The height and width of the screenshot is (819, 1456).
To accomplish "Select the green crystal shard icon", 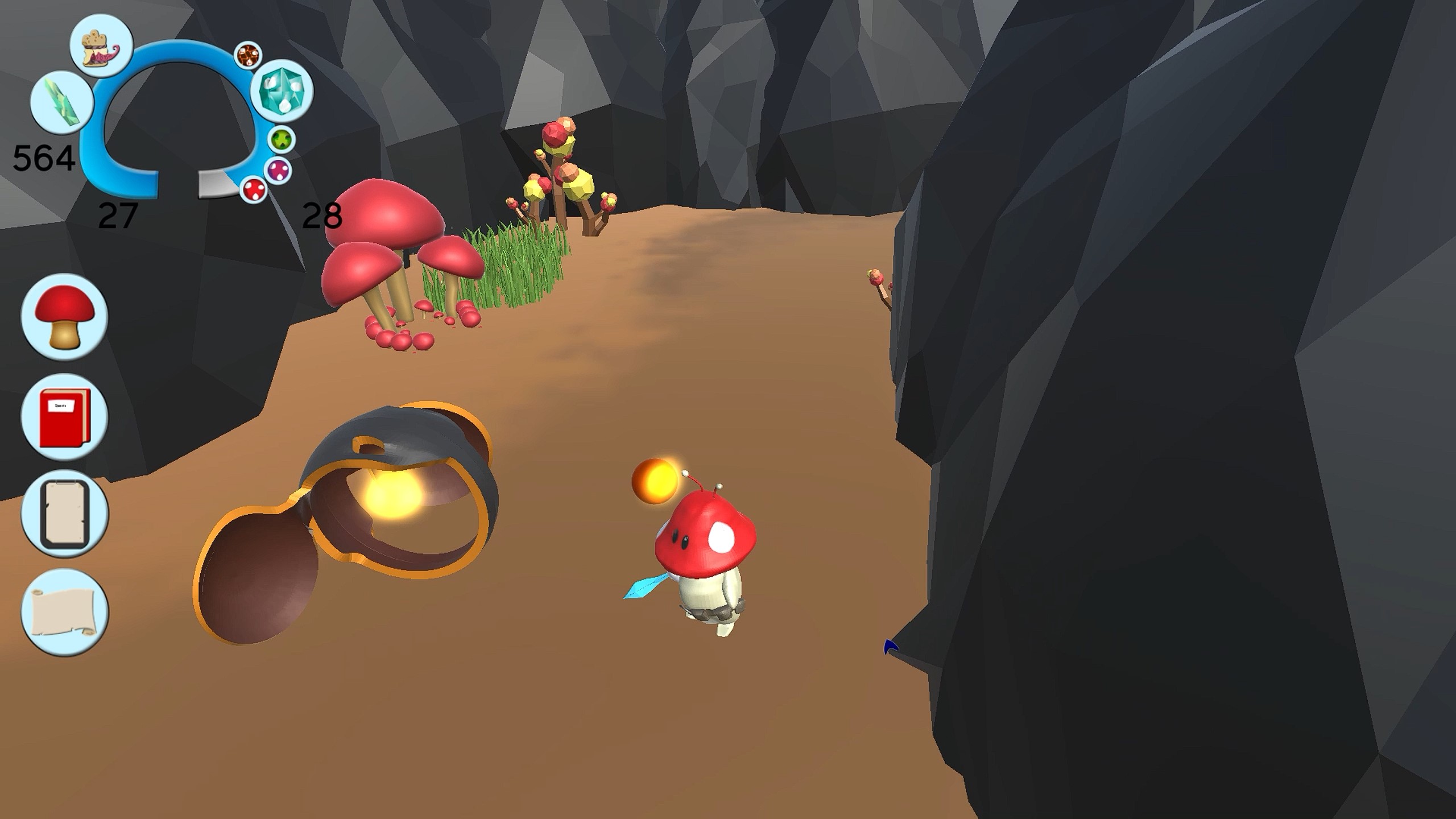I will click(61, 102).
